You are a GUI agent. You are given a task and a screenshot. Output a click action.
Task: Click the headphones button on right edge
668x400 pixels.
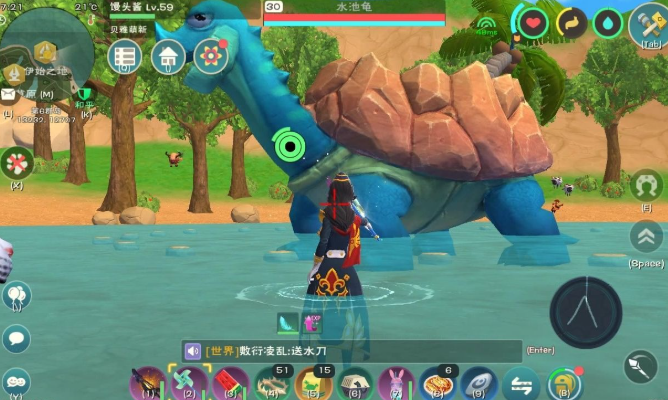[647, 184]
